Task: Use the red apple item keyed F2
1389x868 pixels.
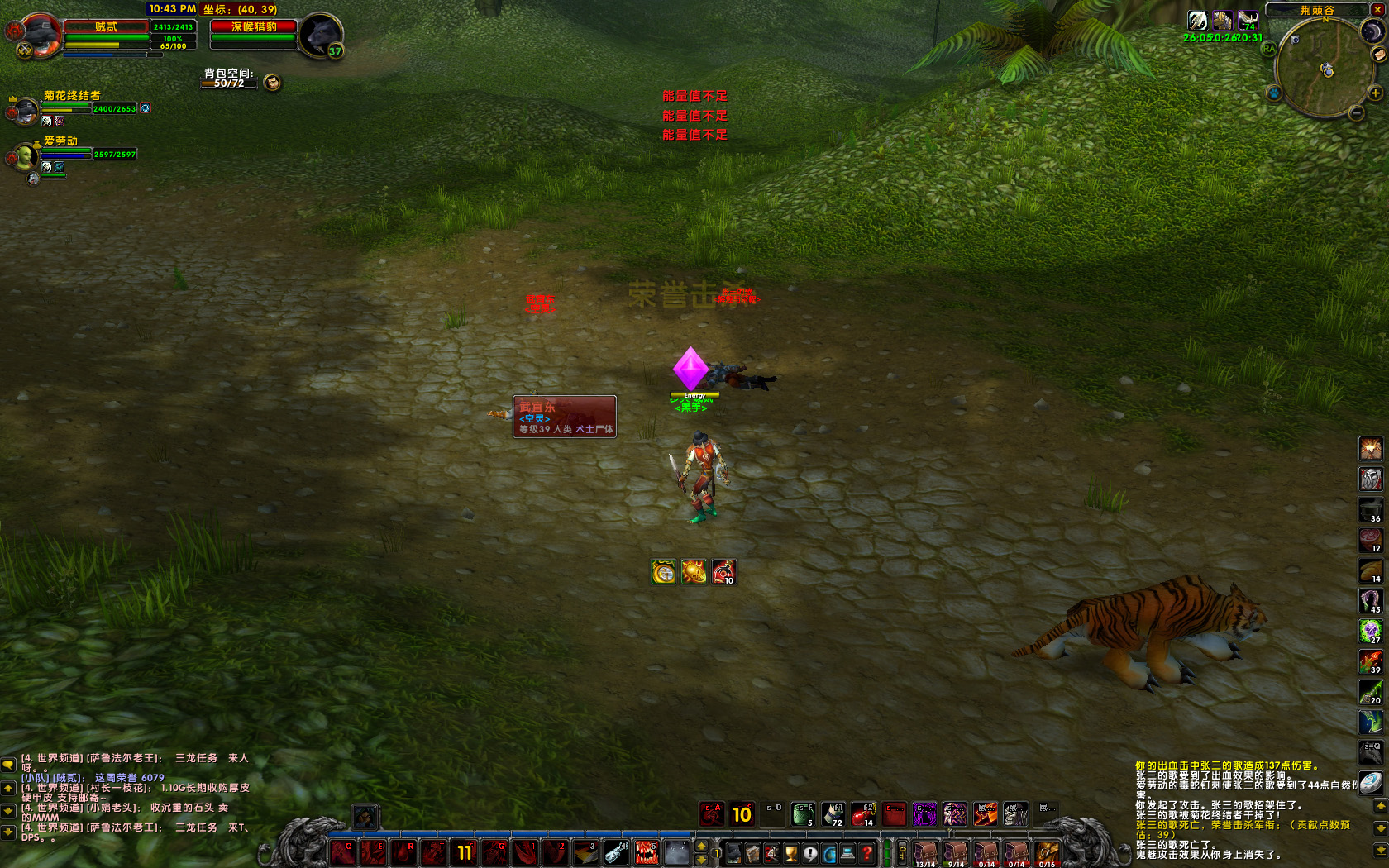Action: [x=863, y=814]
